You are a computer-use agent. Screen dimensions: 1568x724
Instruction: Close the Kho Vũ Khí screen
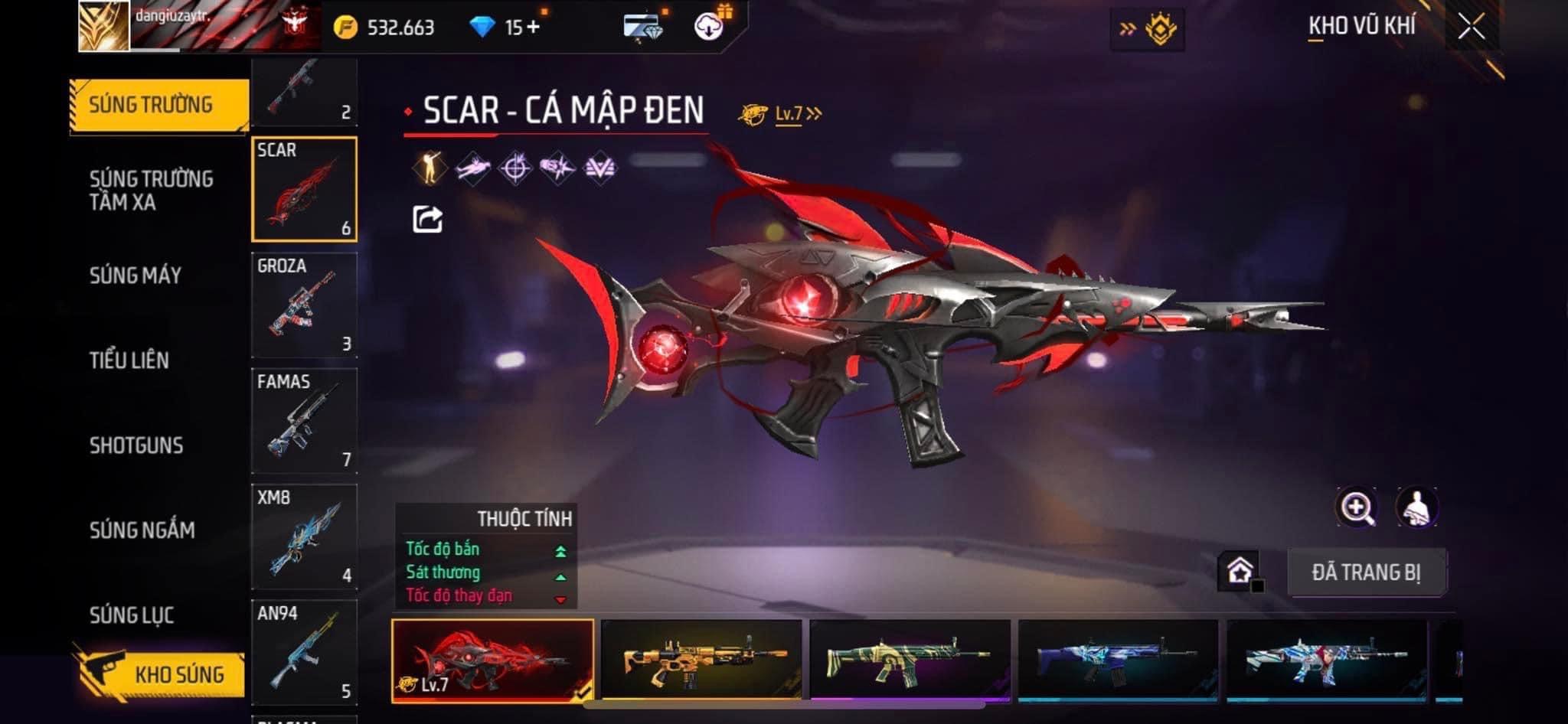point(1471,27)
